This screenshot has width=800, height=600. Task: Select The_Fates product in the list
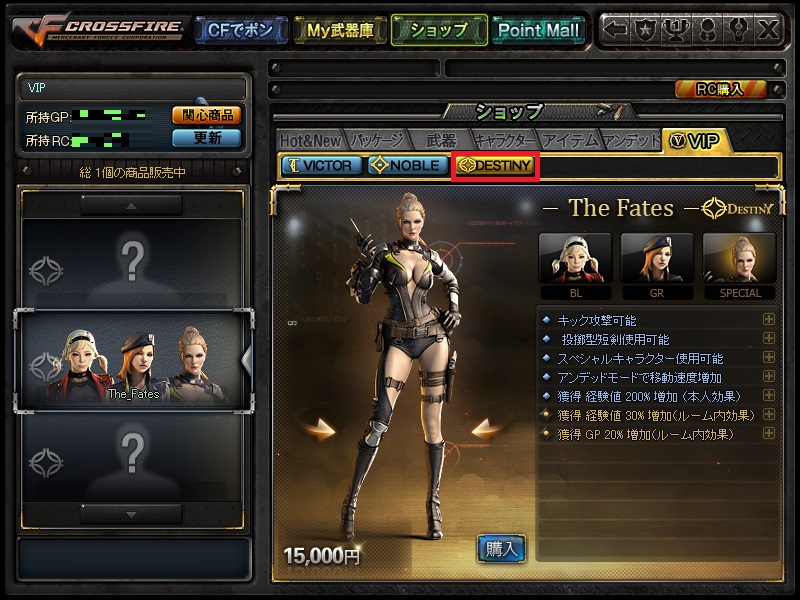(133, 360)
